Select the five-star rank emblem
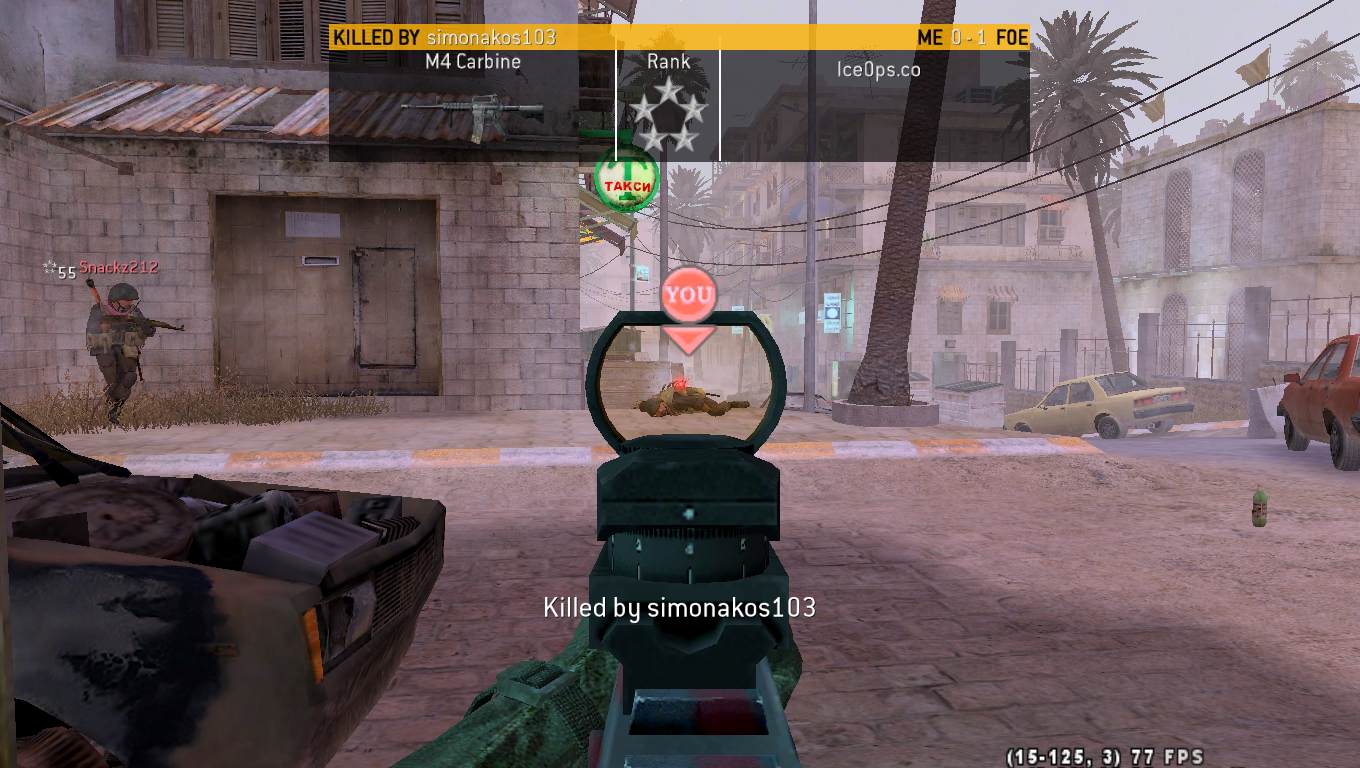Image resolution: width=1360 pixels, height=768 pixels. pos(668,116)
